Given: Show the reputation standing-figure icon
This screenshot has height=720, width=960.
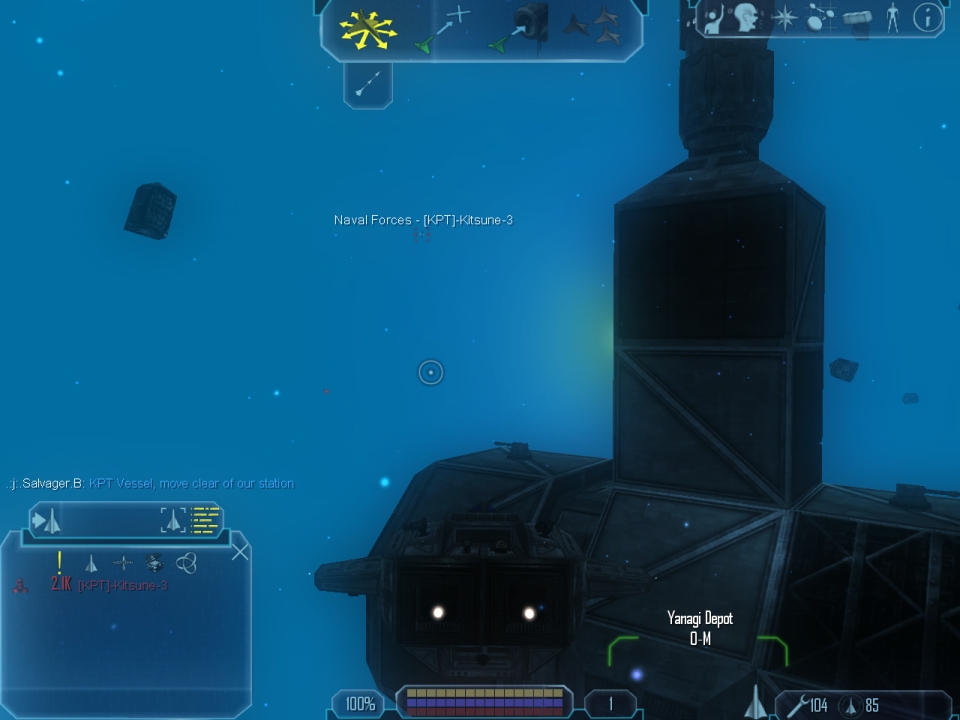Looking at the screenshot, I should pyautogui.click(x=892, y=18).
